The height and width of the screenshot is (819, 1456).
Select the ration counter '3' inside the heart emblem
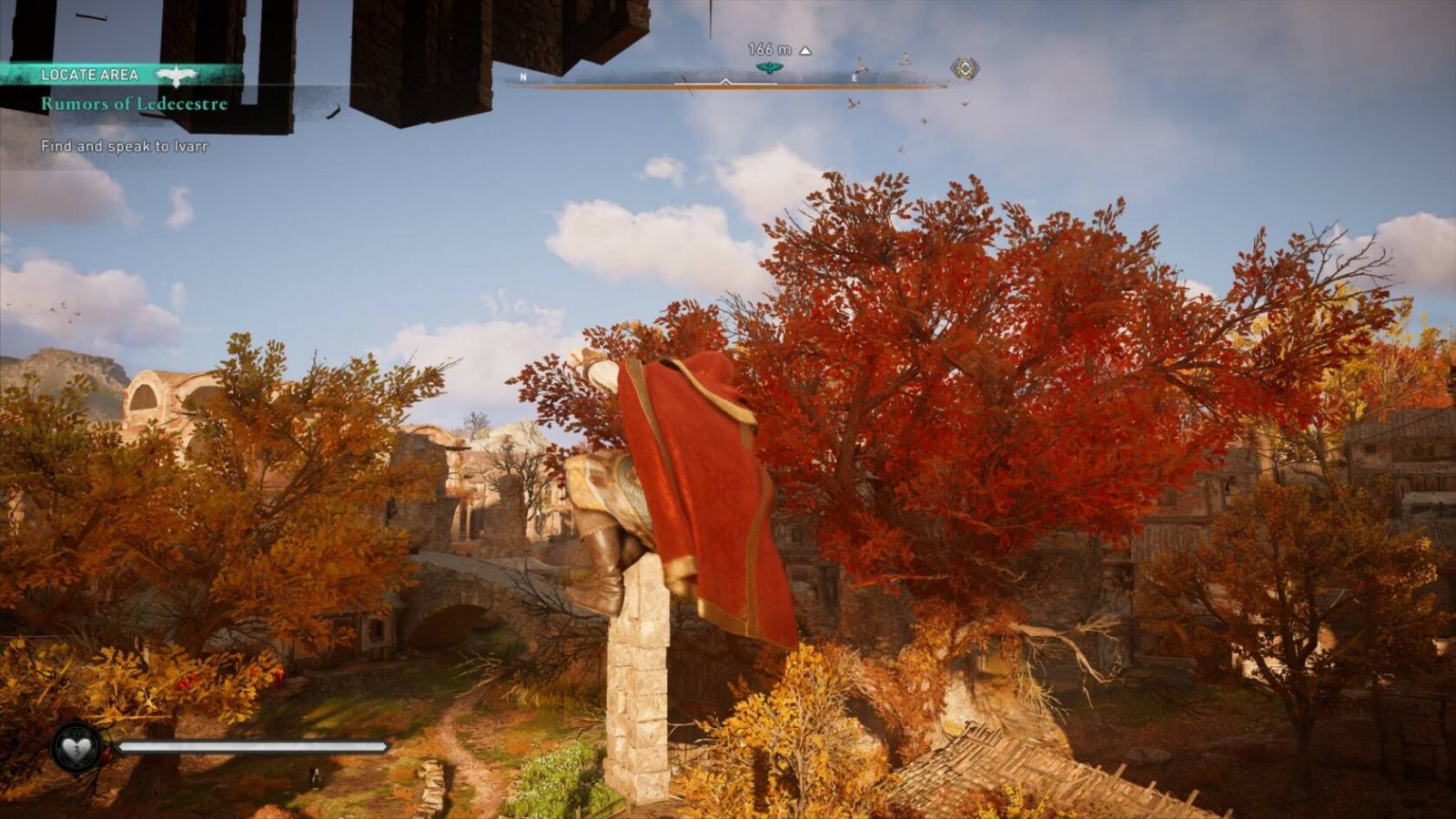point(77,751)
